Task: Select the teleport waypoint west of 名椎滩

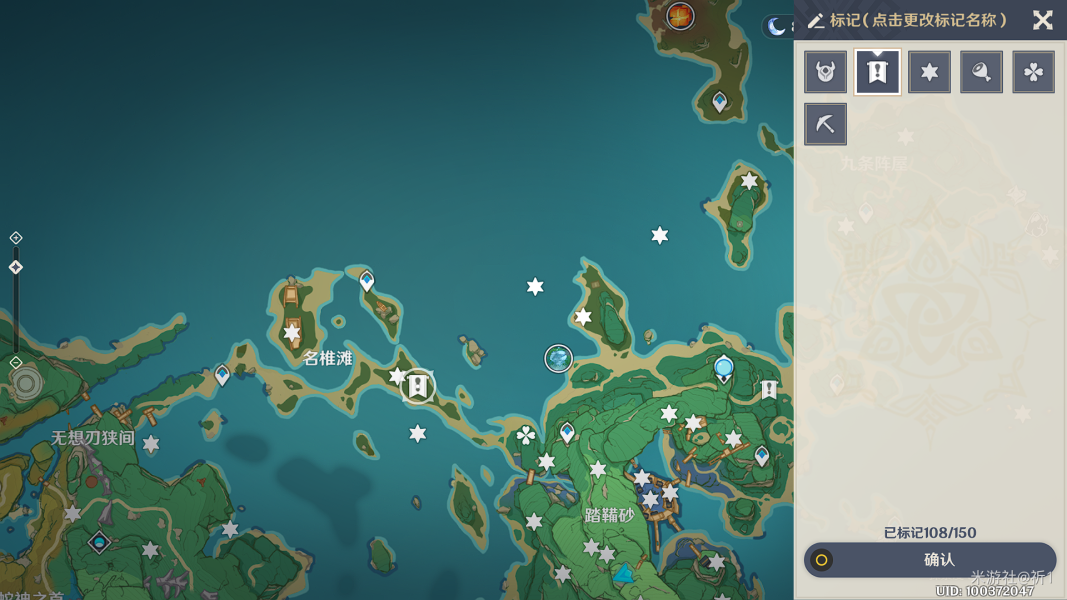Action: (x=222, y=375)
